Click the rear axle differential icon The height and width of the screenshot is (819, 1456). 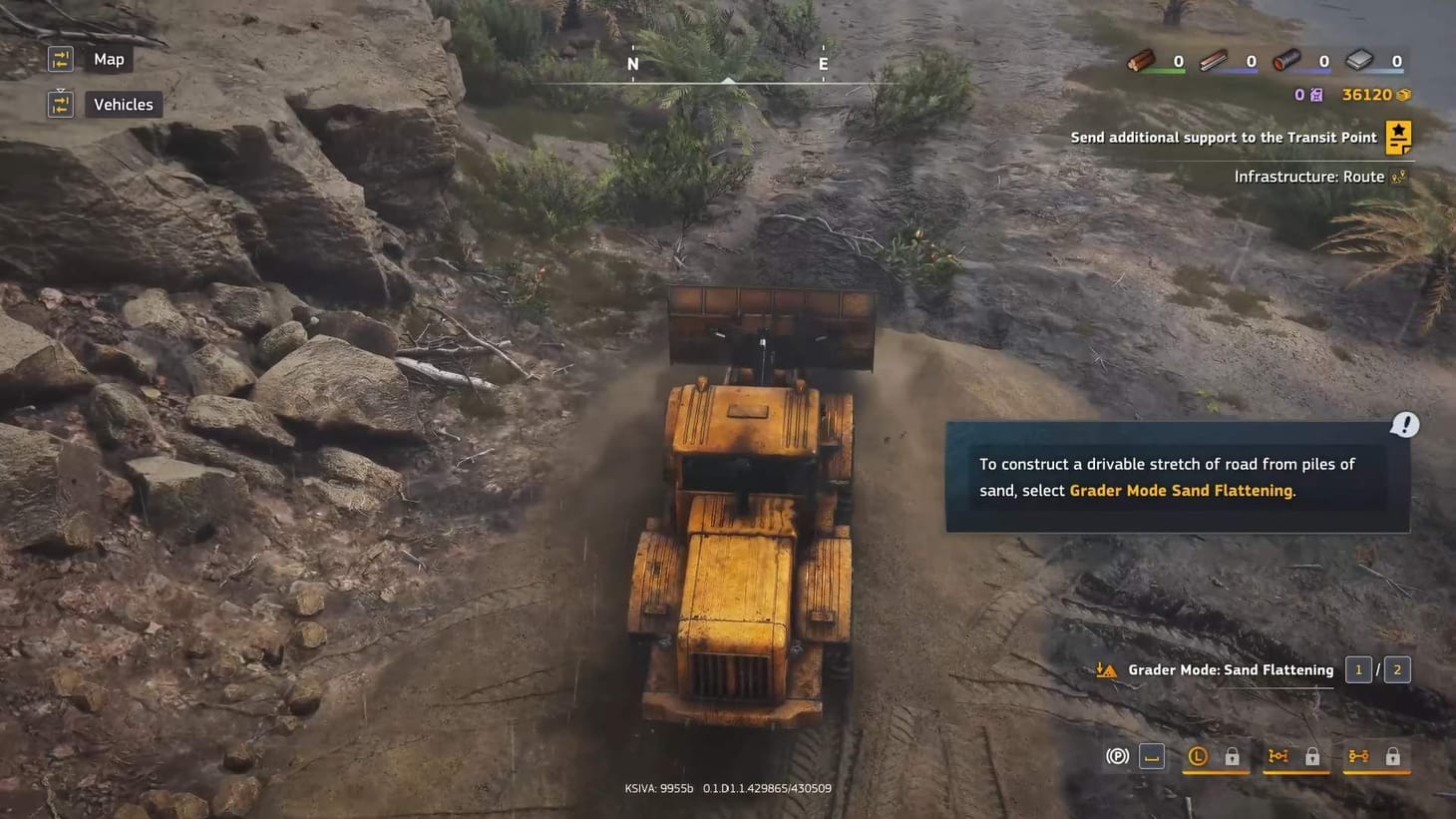[x=1357, y=756]
